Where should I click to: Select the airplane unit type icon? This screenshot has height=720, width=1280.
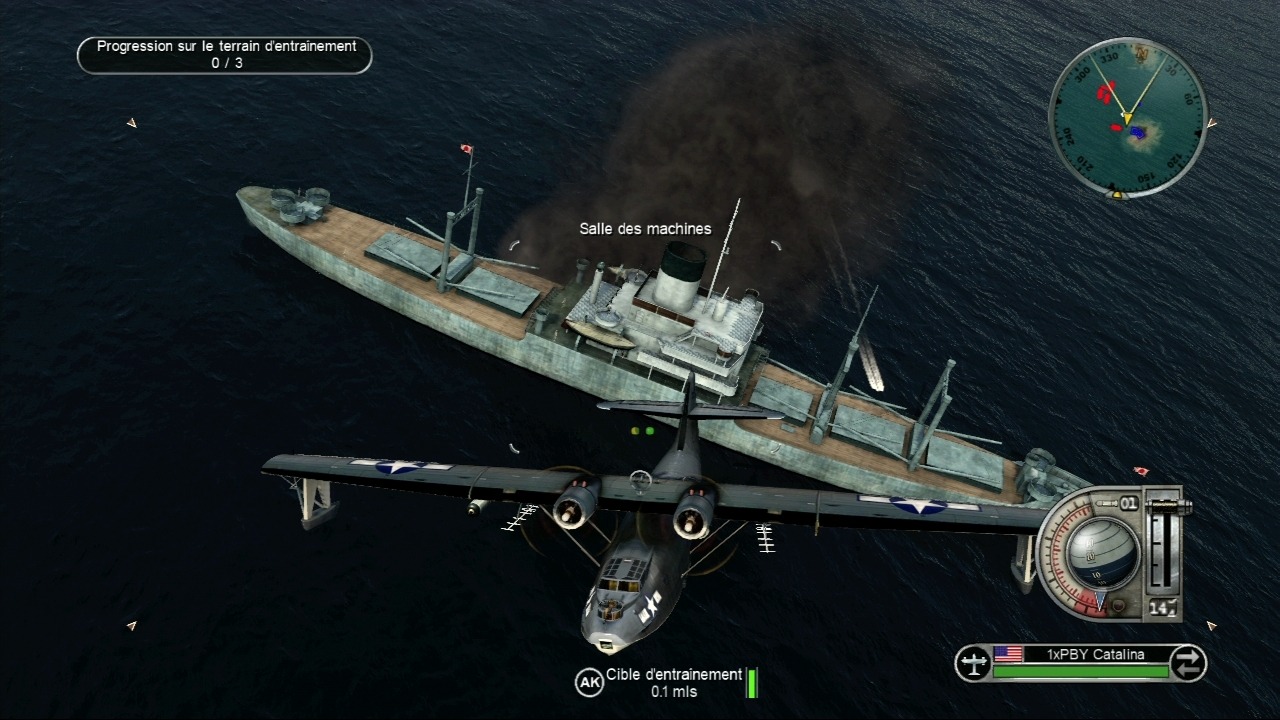pos(972,662)
